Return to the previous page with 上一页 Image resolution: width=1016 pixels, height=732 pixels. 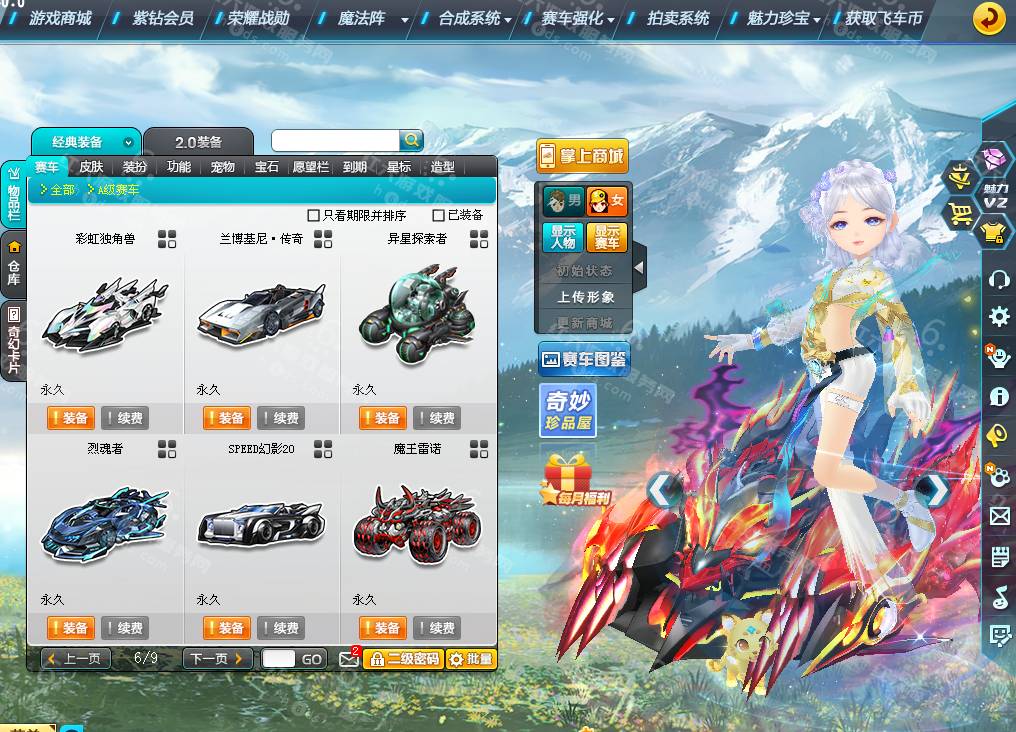pyautogui.click(x=76, y=659)
